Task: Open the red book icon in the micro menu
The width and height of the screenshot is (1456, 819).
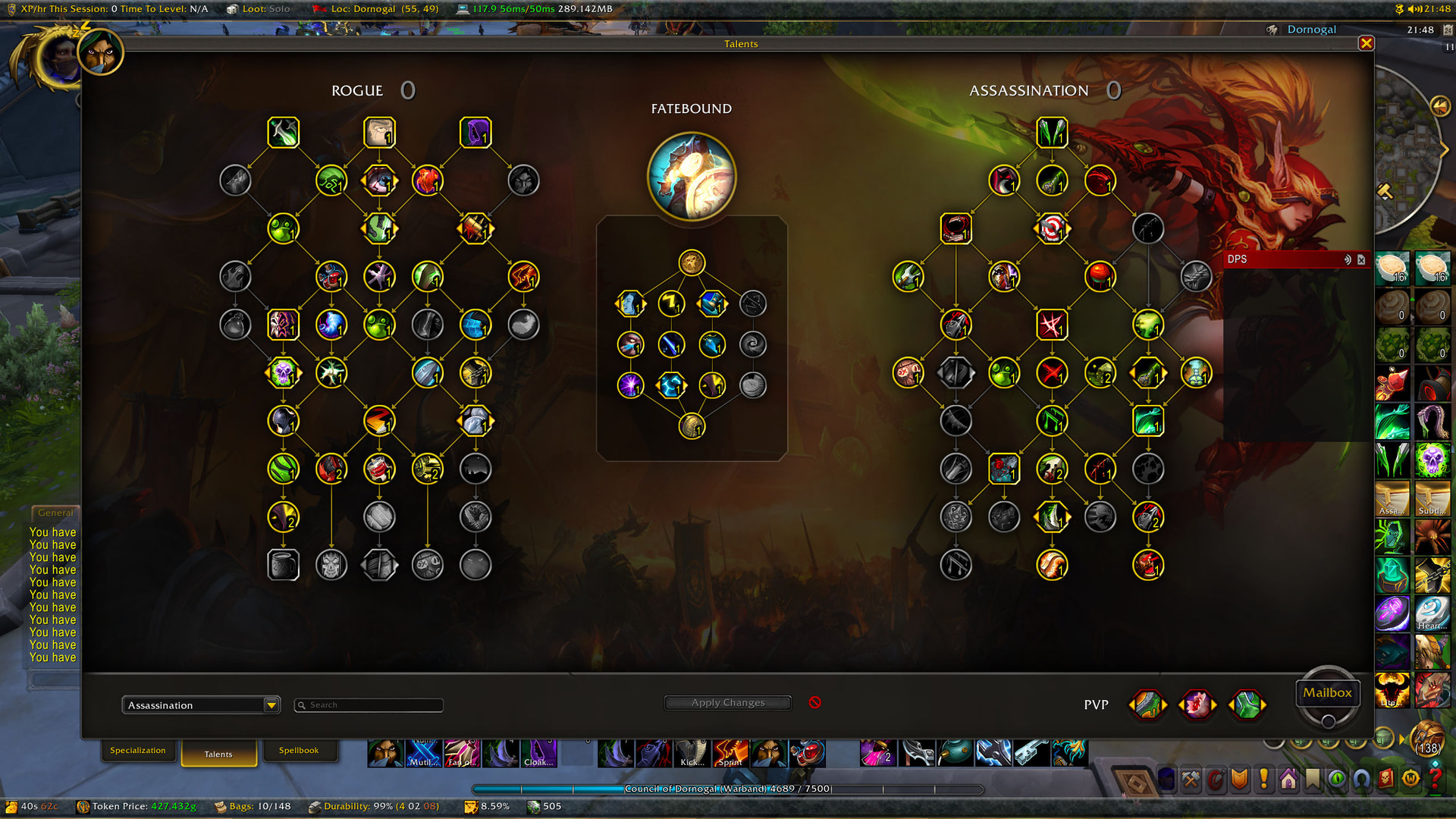Action: [x=1385, y=779]
